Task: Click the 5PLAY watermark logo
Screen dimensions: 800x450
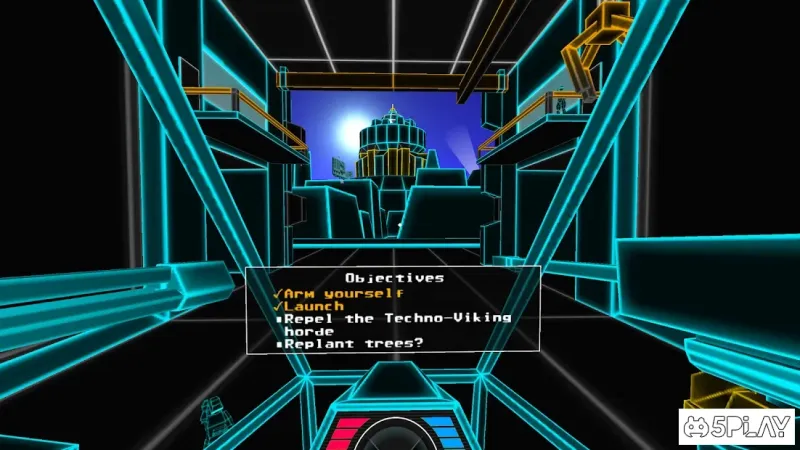Action: tap(737, 427)
